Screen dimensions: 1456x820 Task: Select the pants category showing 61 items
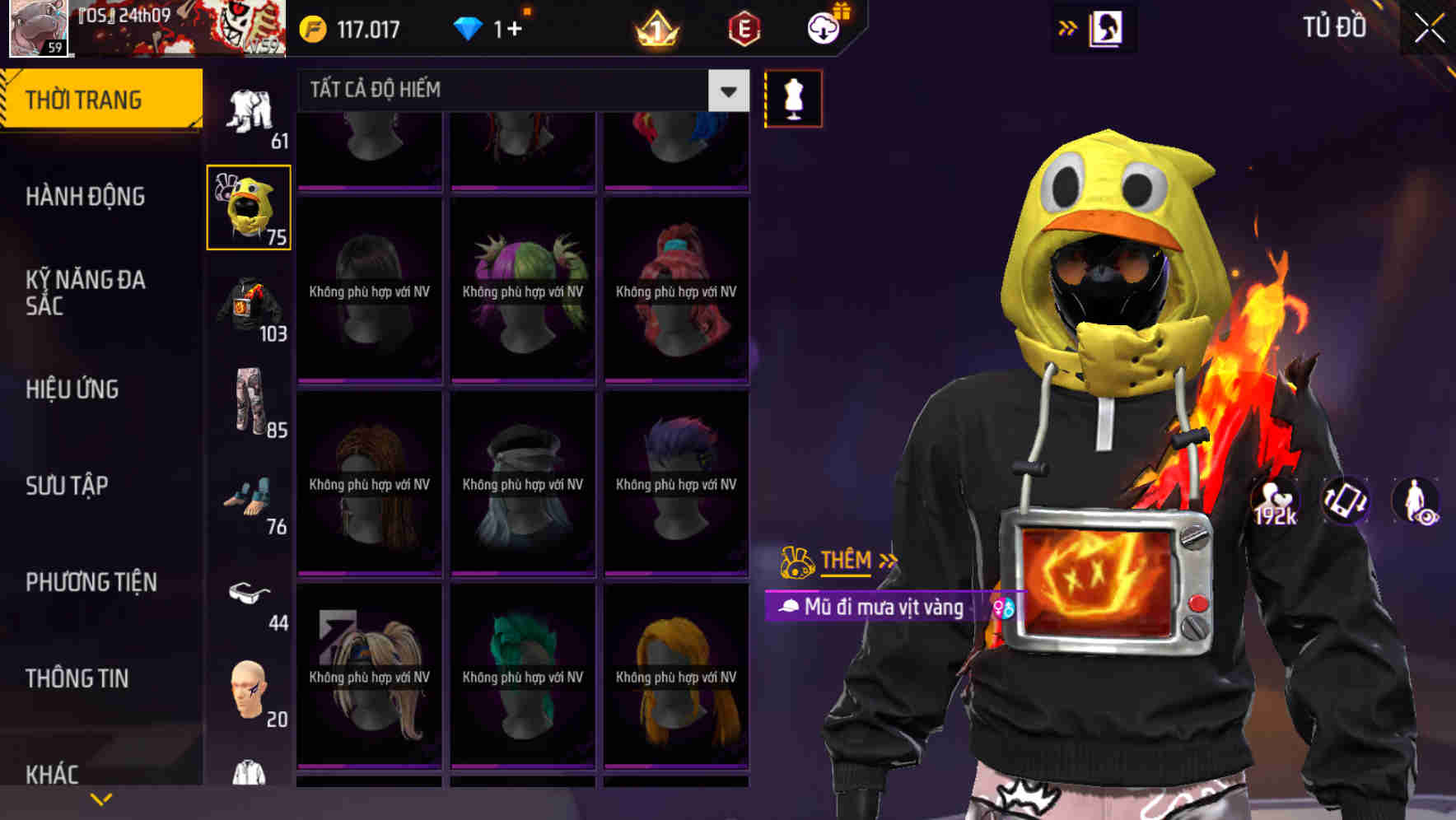click(x=249, y=111)
